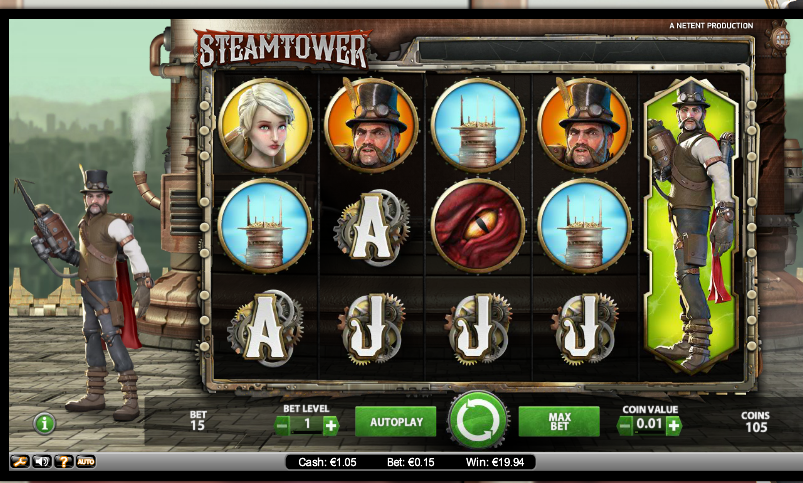Click the small AUTO icon

coord(86,462)
